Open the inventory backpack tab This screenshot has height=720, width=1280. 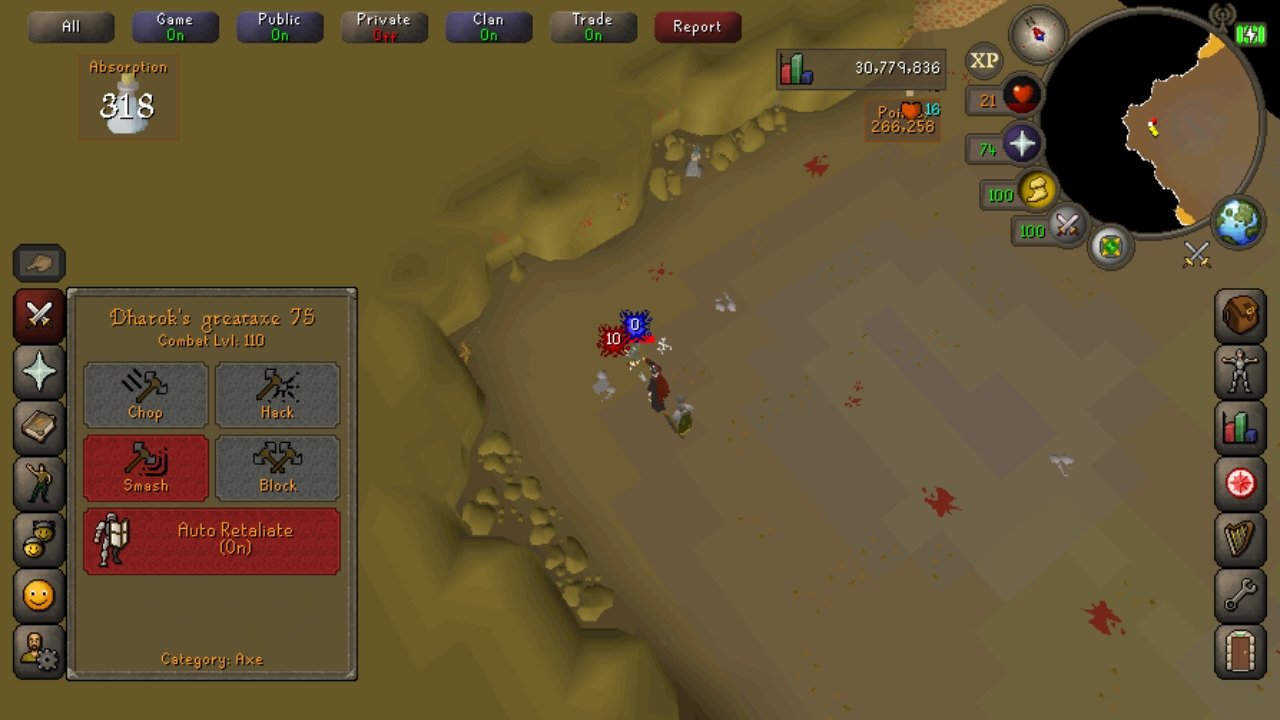click(1240, 316)
